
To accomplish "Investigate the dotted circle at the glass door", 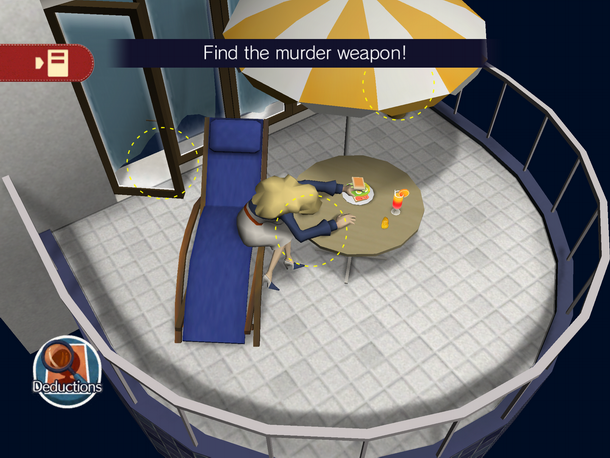I will click(x=161, y=160).
